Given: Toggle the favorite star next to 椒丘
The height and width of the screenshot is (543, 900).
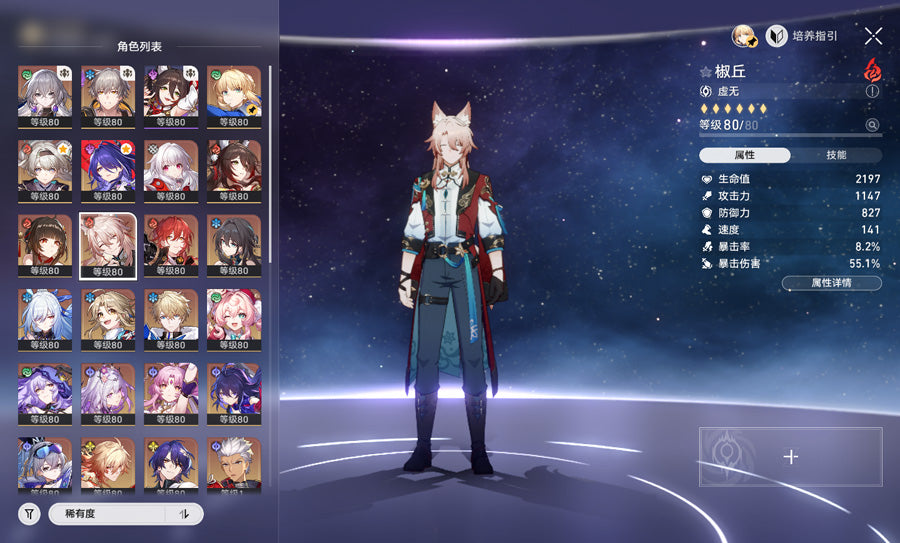Looking at the screenshot, I should pyautogui.click(x=706, y=72).
